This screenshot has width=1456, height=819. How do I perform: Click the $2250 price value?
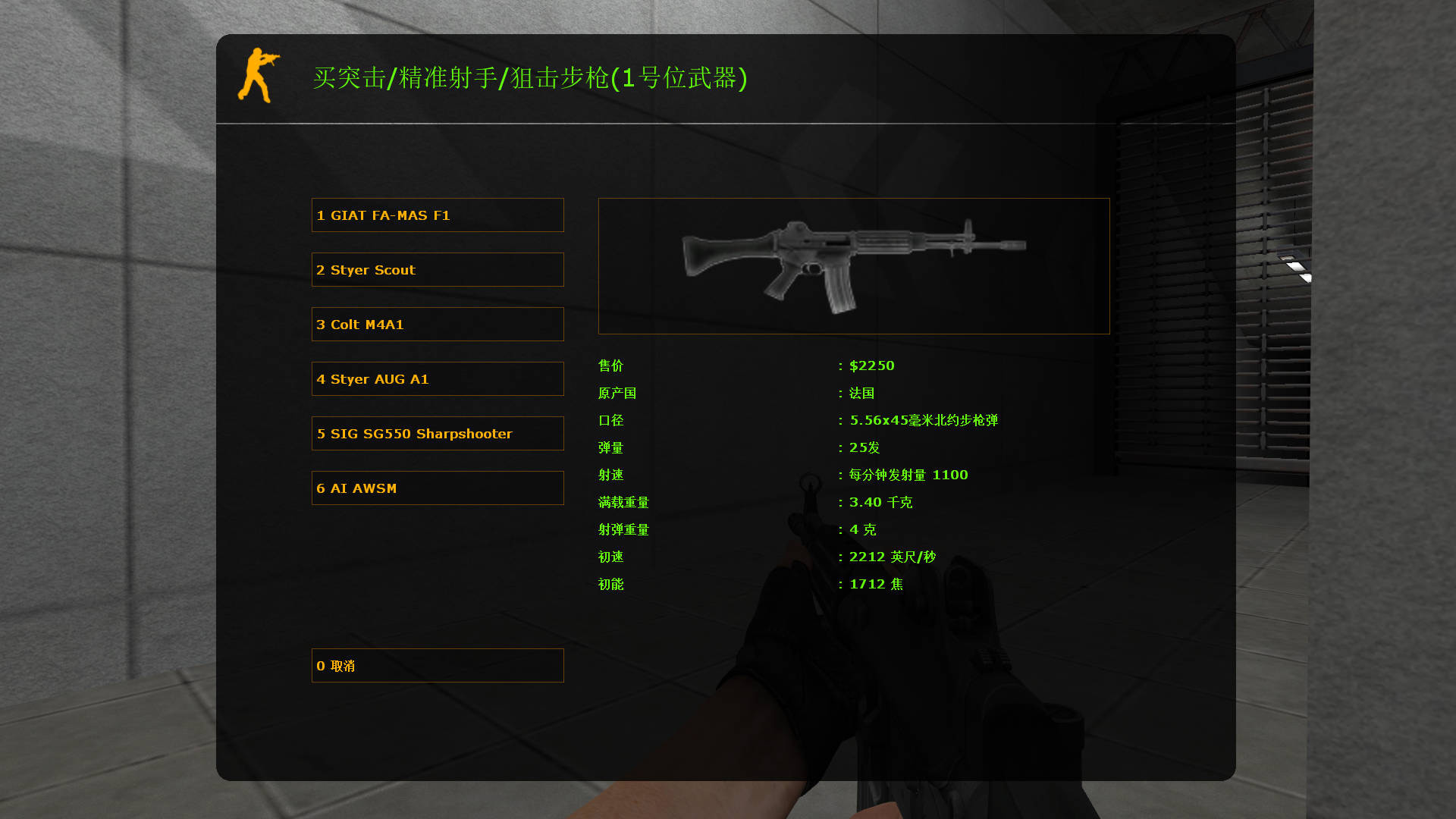coord(872,366)
